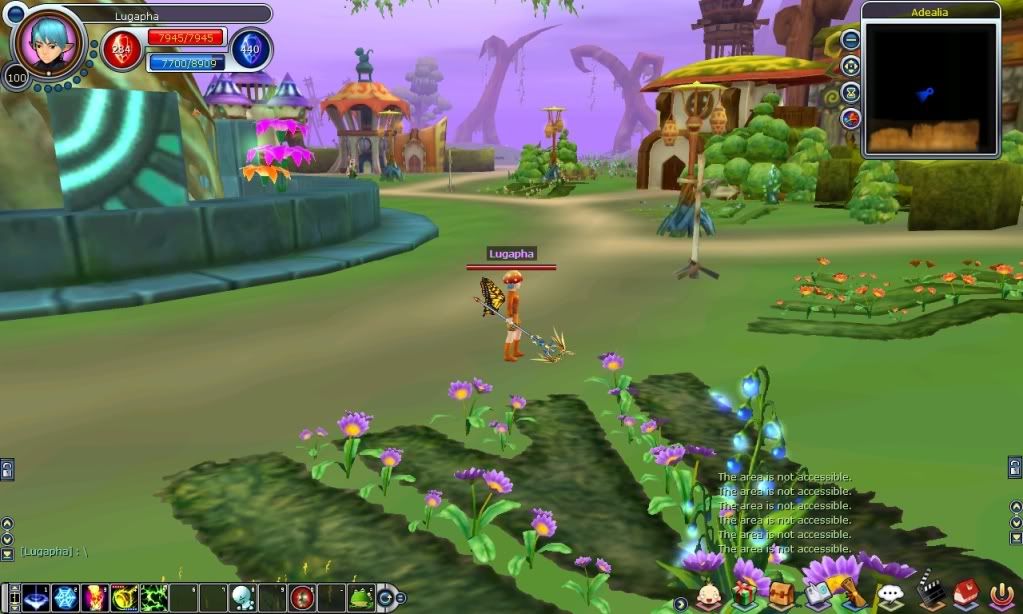Trigger the green lightning skill
The width and height of the screenshot is (1023, 614).
153,597
